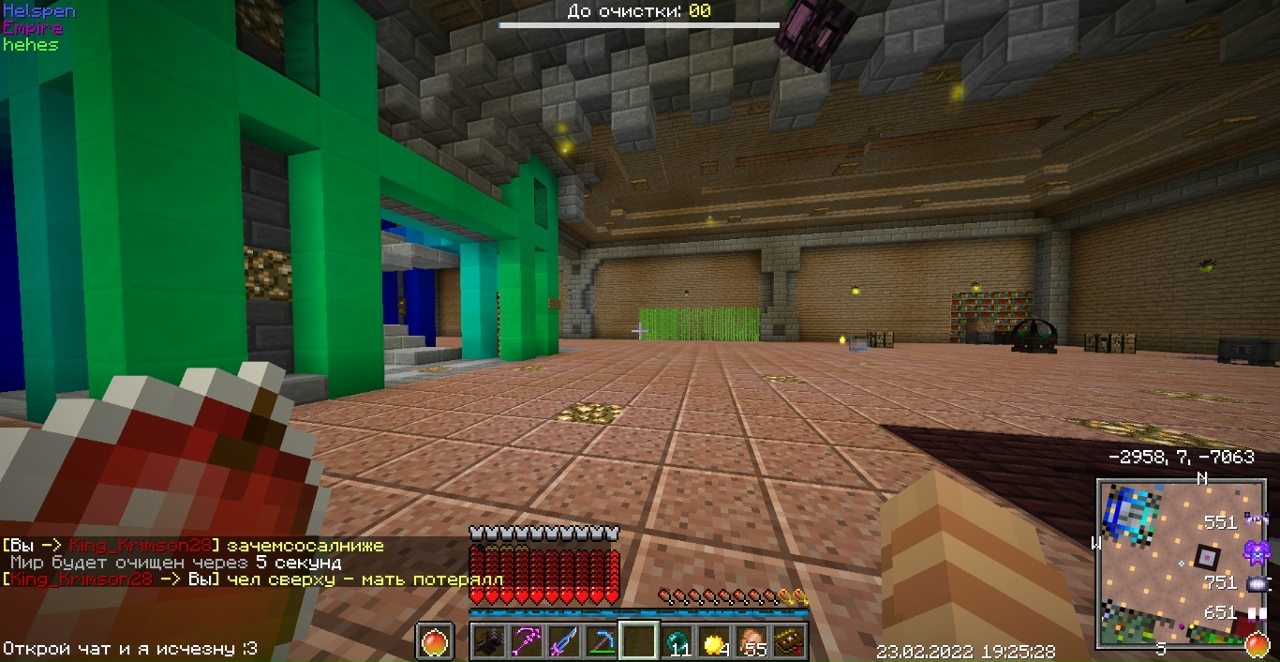Viewport: 1280px width, 662px height.
Task: Select the ender pearl stack of 11
Action: point(678,641)
